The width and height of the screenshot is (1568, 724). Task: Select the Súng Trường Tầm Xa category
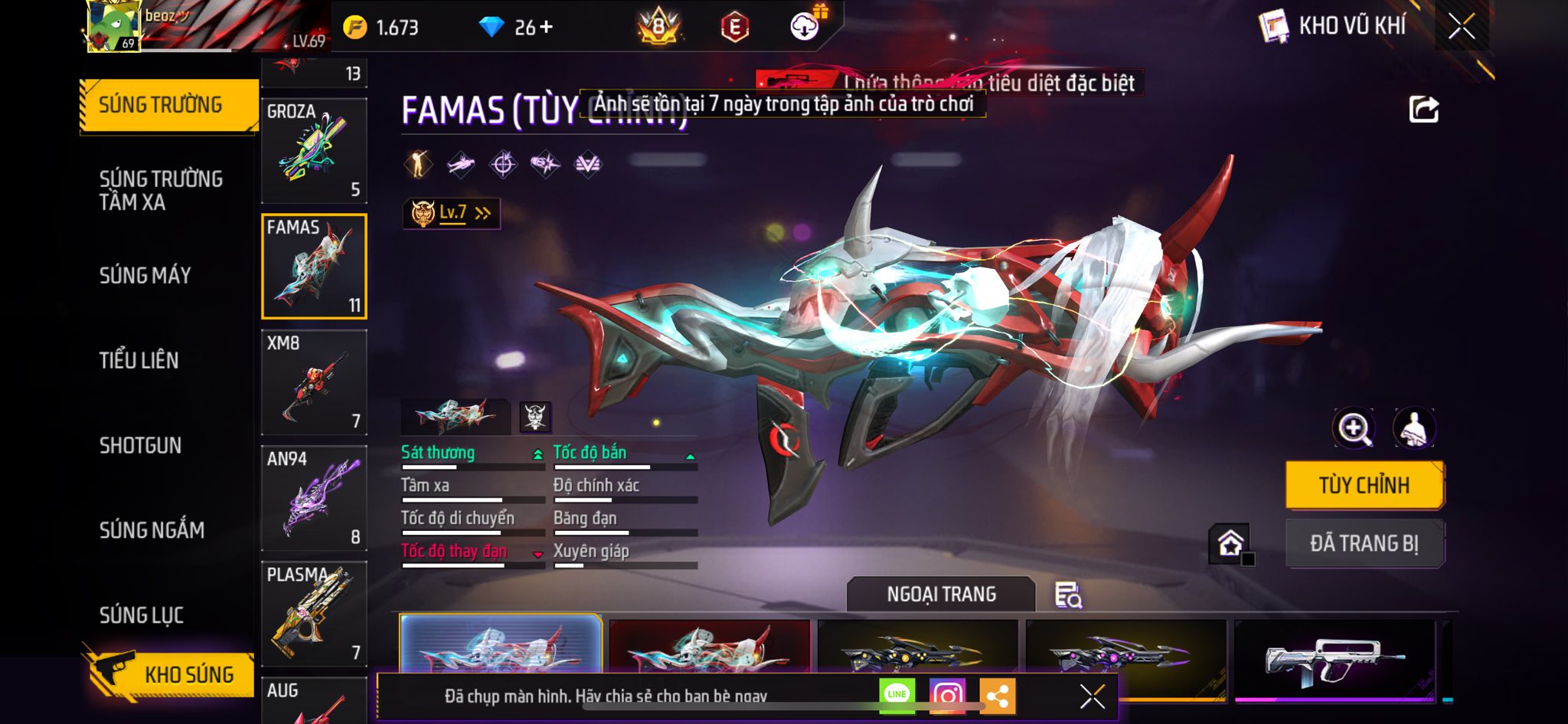tap(161, 190)
